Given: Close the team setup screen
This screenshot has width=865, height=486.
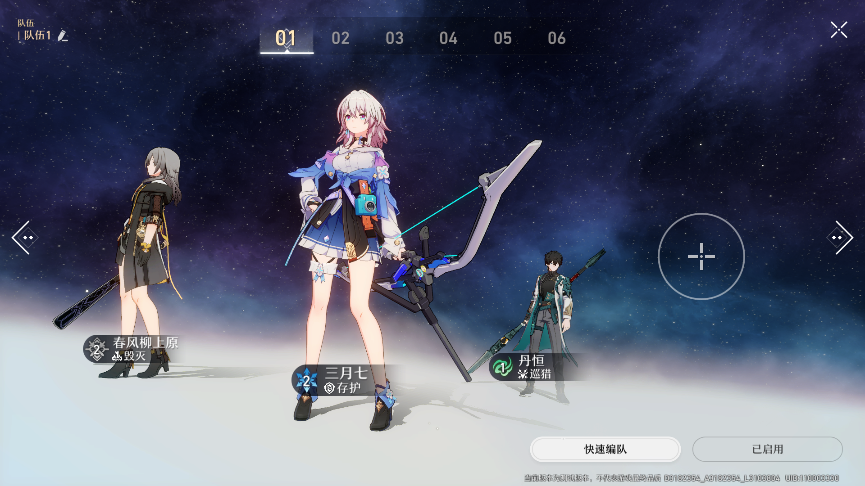Looking at the screenshot, I should 838,30.
